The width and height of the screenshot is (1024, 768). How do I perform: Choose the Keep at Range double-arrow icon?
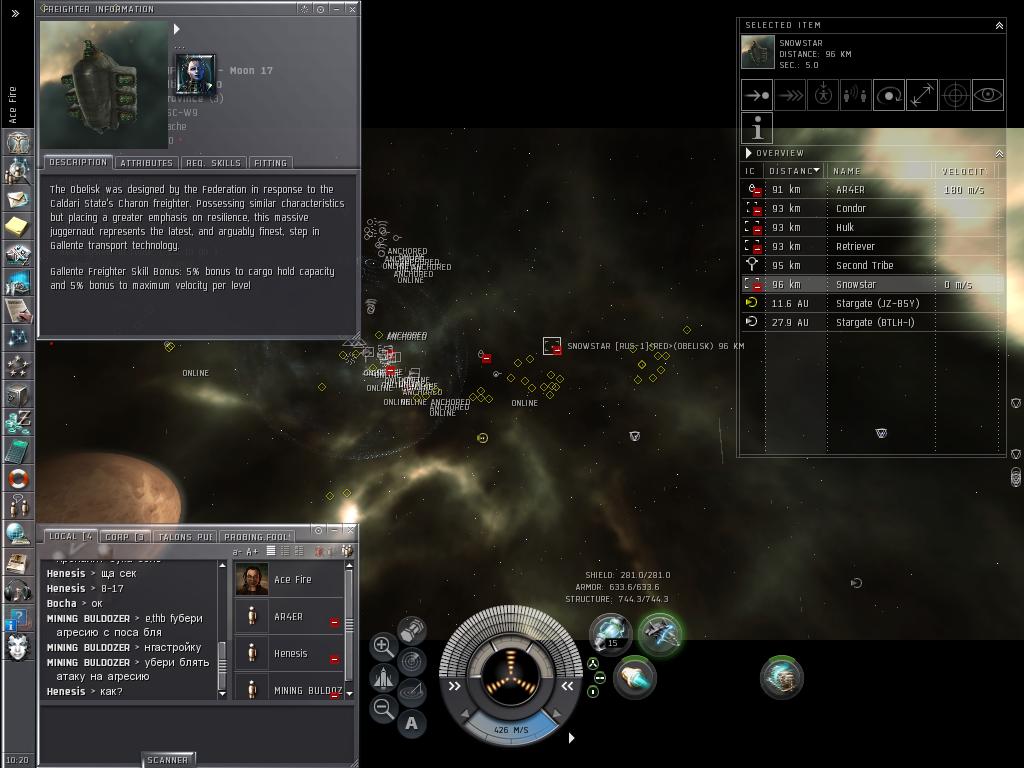coord(921,95)
